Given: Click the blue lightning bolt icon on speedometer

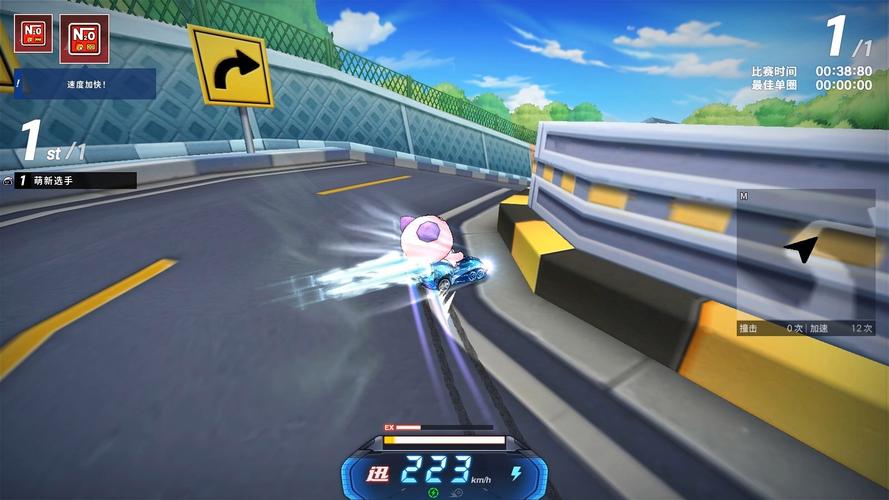Looking at the screenshot, I should pyautogui.click(x=516, y=471).
